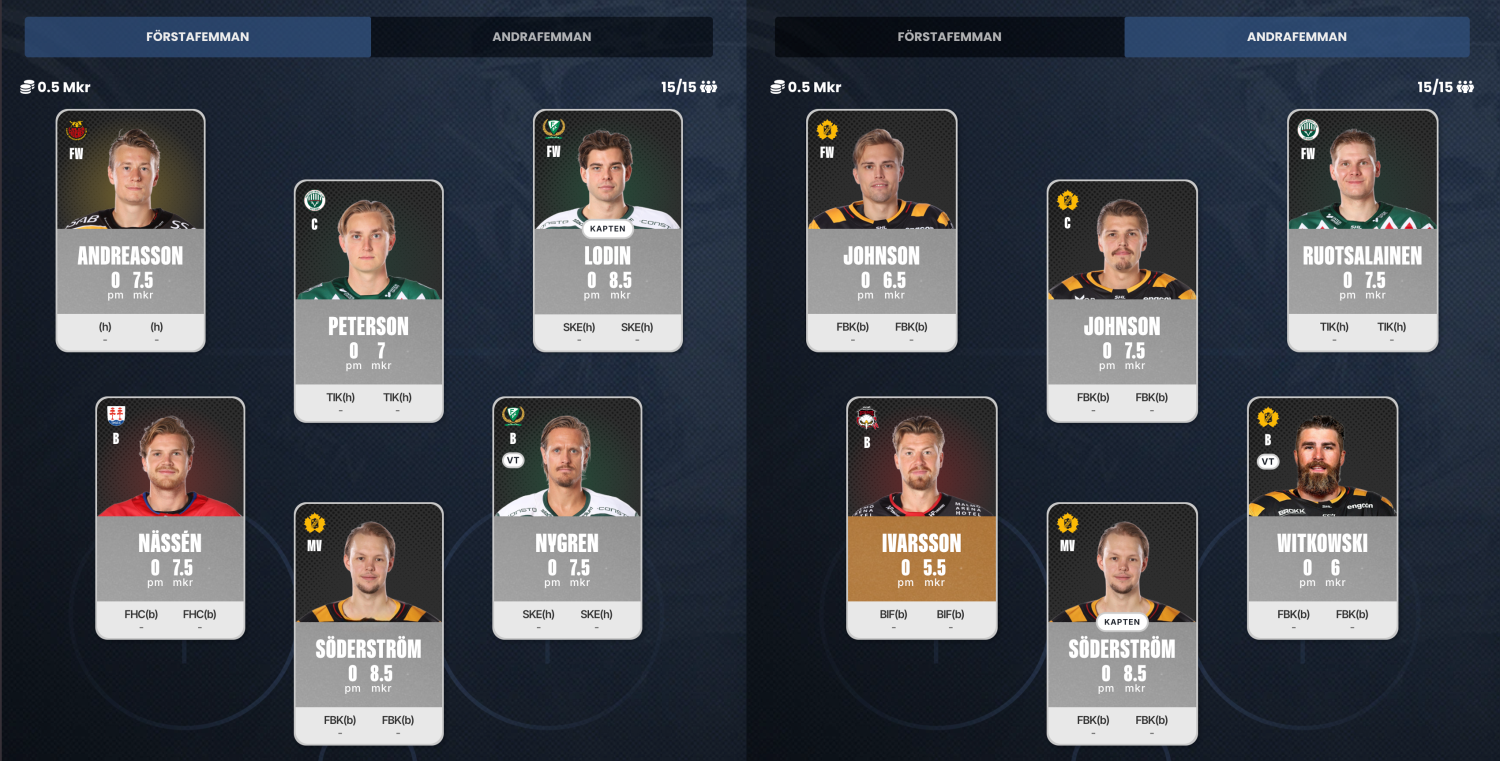Choose bearded defender Witkowski's card
Screen dimensions: 1500x761
[1322, 517]
